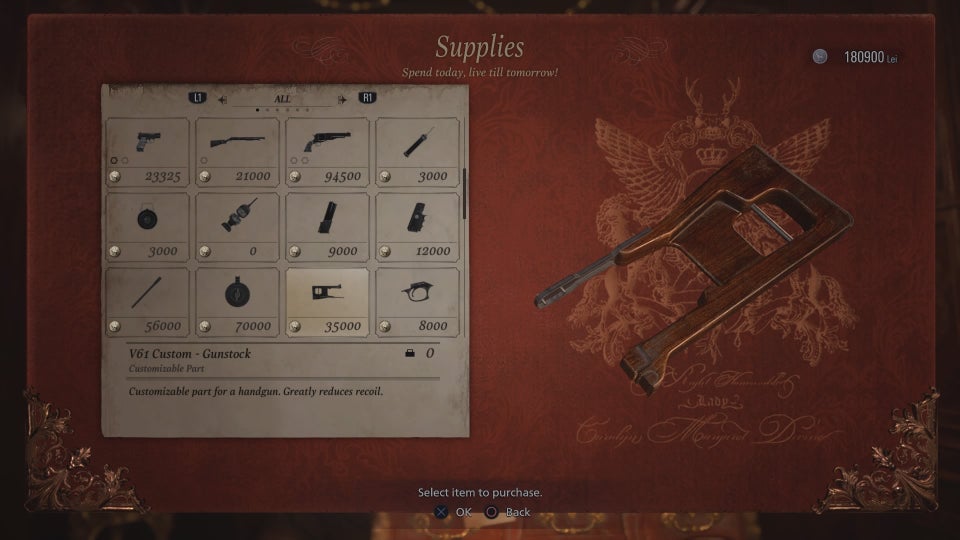Pick the pipe bomb costing 3000
Screen dimensions: 960x540
417,151
